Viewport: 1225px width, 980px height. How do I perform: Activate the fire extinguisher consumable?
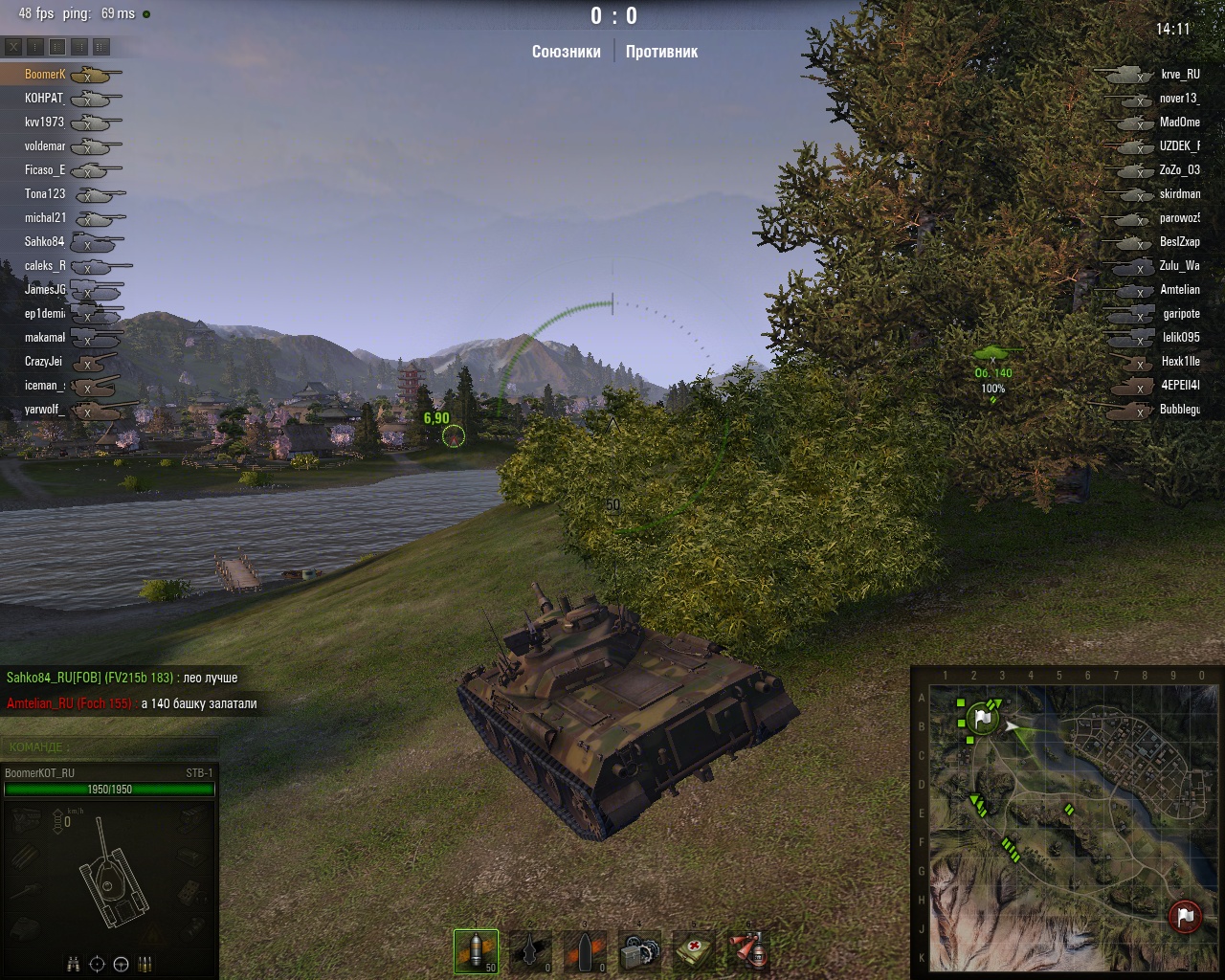pos(746,950)
